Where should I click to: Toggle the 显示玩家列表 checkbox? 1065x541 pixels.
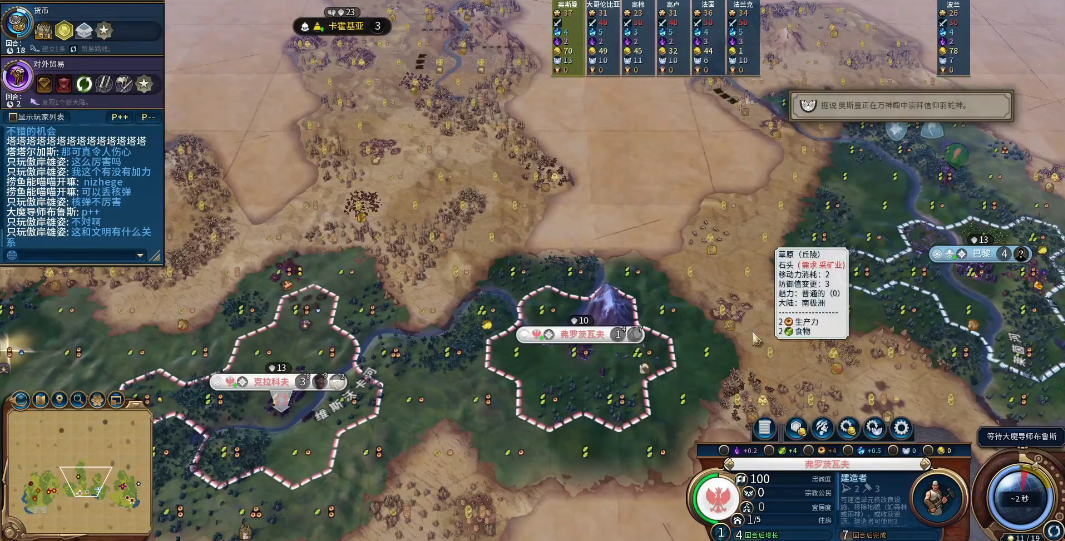tap(11, 117)
